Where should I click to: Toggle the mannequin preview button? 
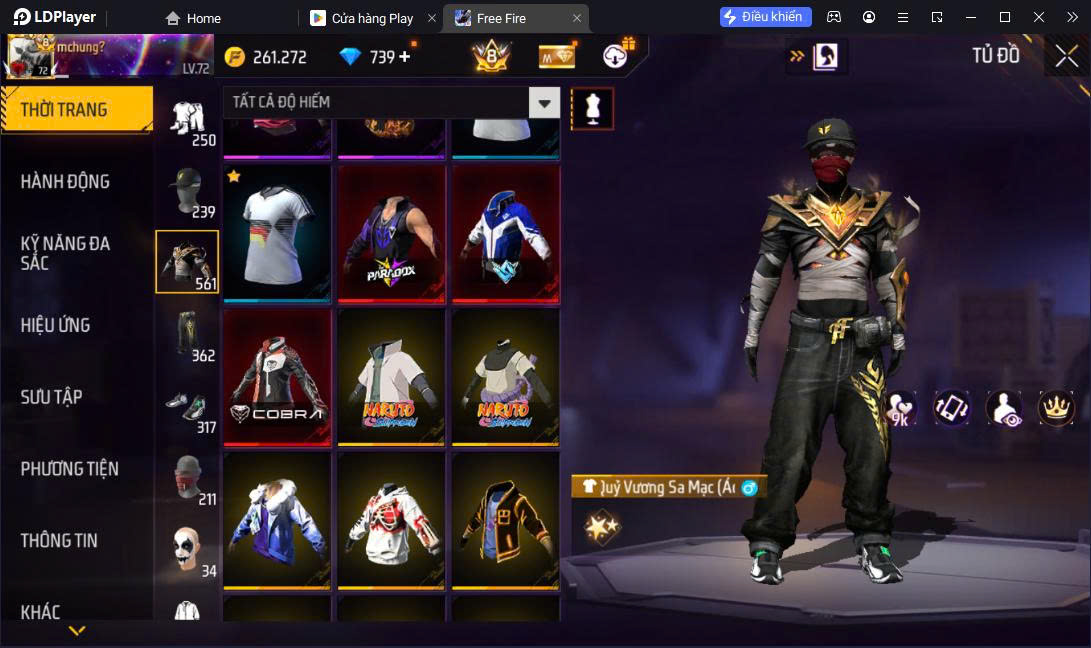click(592, 108)
